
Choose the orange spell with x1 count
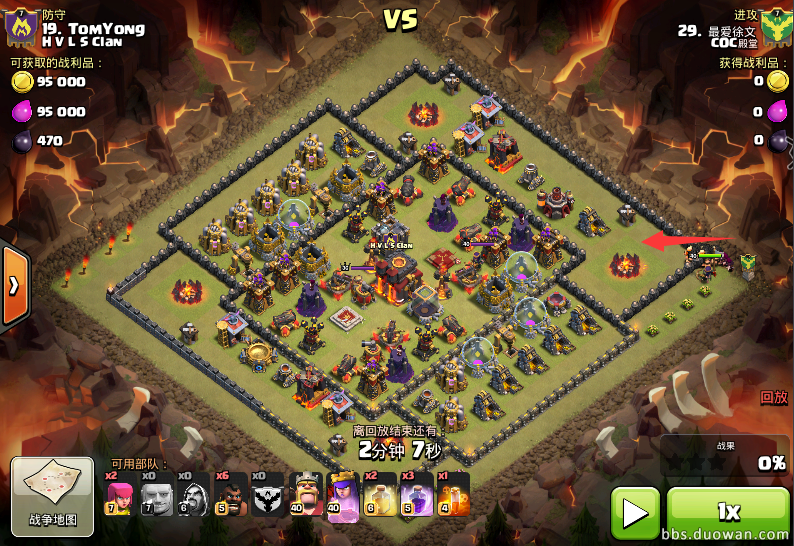click(x=453, y=494)
